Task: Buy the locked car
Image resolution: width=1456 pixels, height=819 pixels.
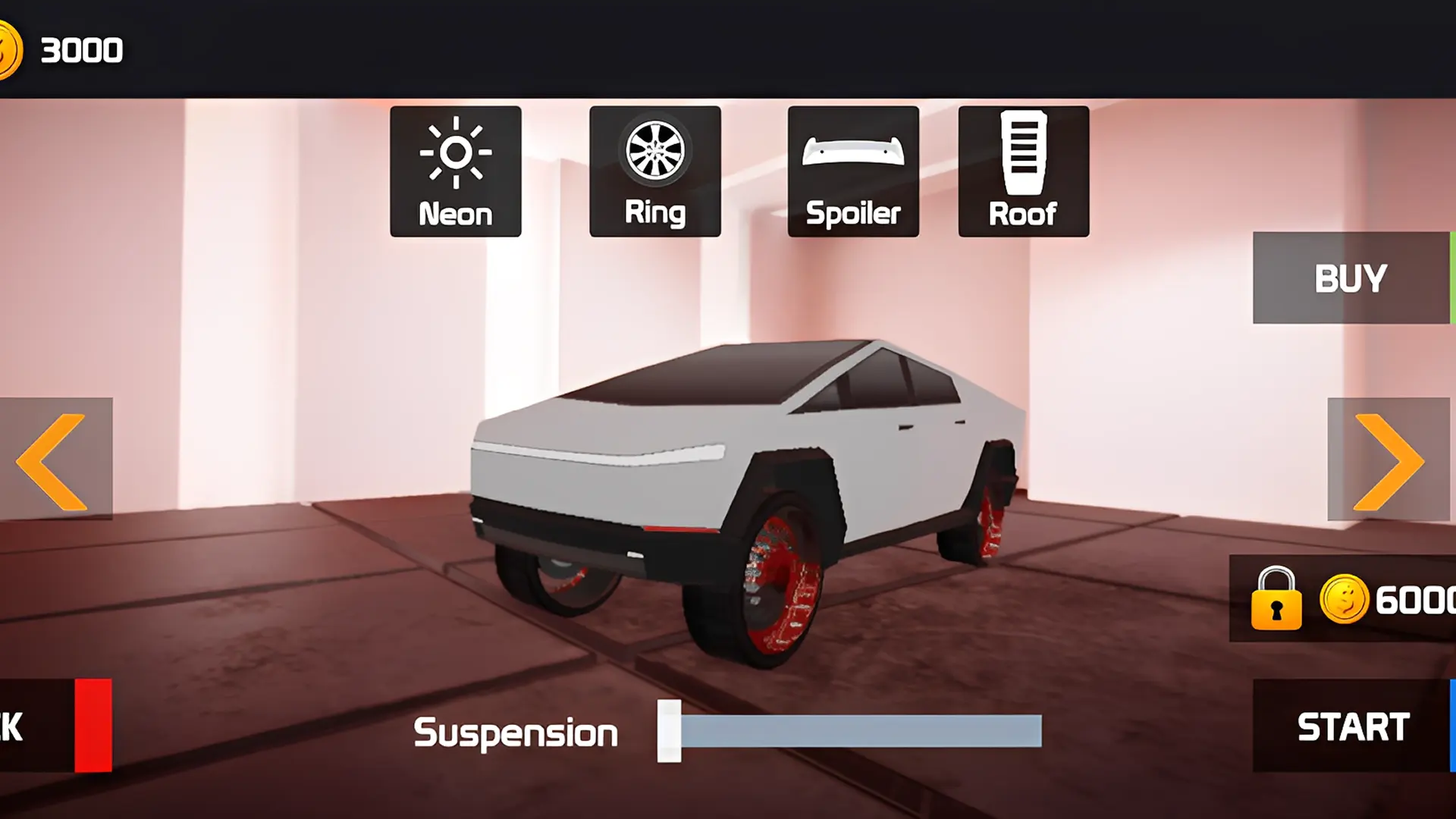Action: coord(1351,278)
